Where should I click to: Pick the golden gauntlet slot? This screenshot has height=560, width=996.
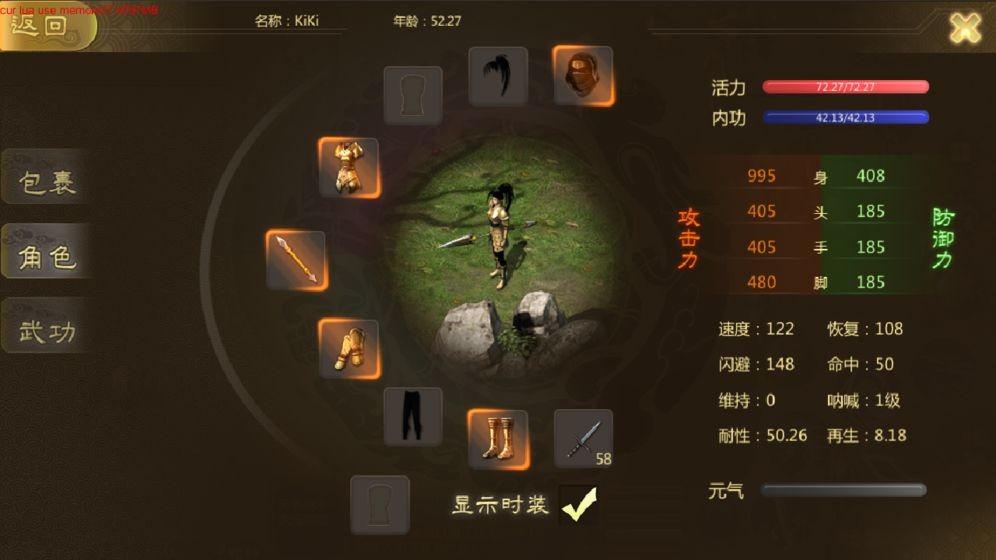348,349
